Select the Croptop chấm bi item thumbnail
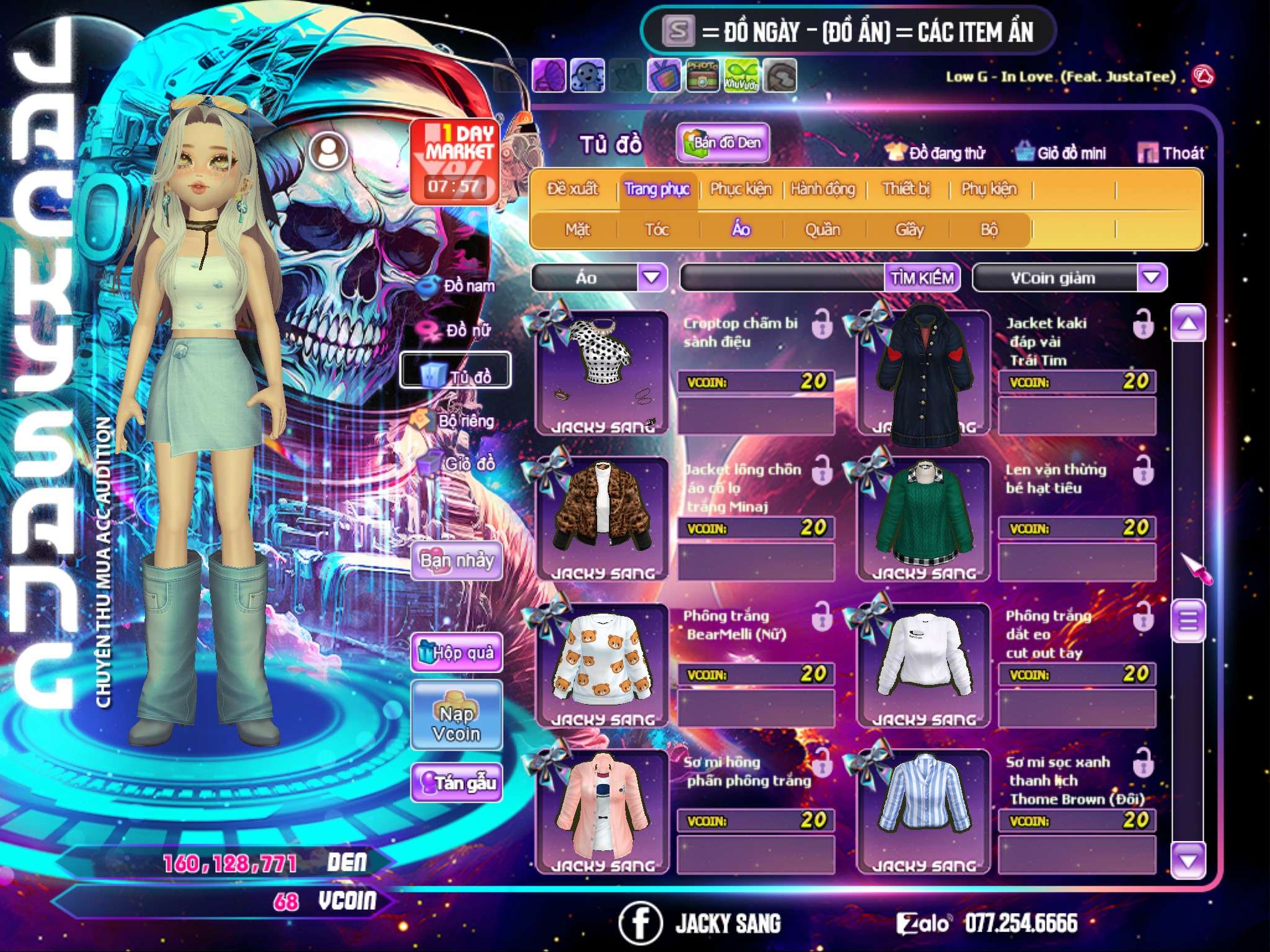This screenshot has height=952, width=1270. 602,372
